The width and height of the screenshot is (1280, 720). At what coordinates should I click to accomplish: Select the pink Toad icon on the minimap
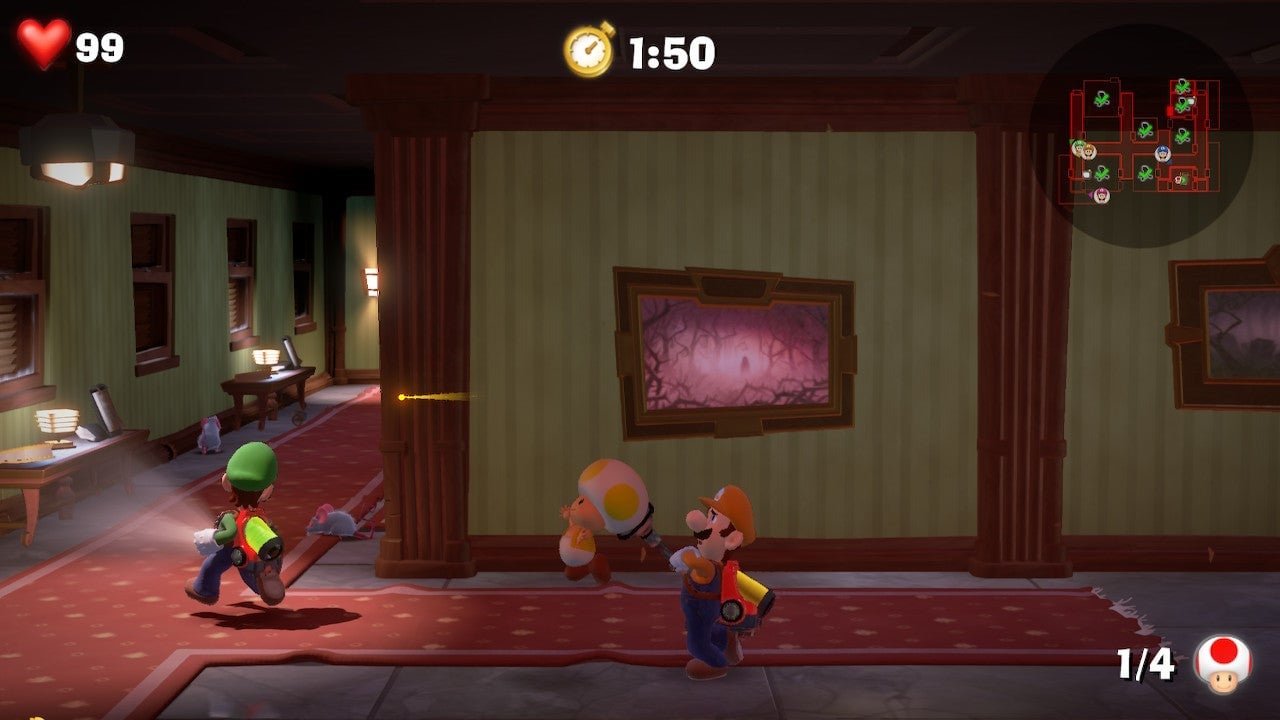1101,195
